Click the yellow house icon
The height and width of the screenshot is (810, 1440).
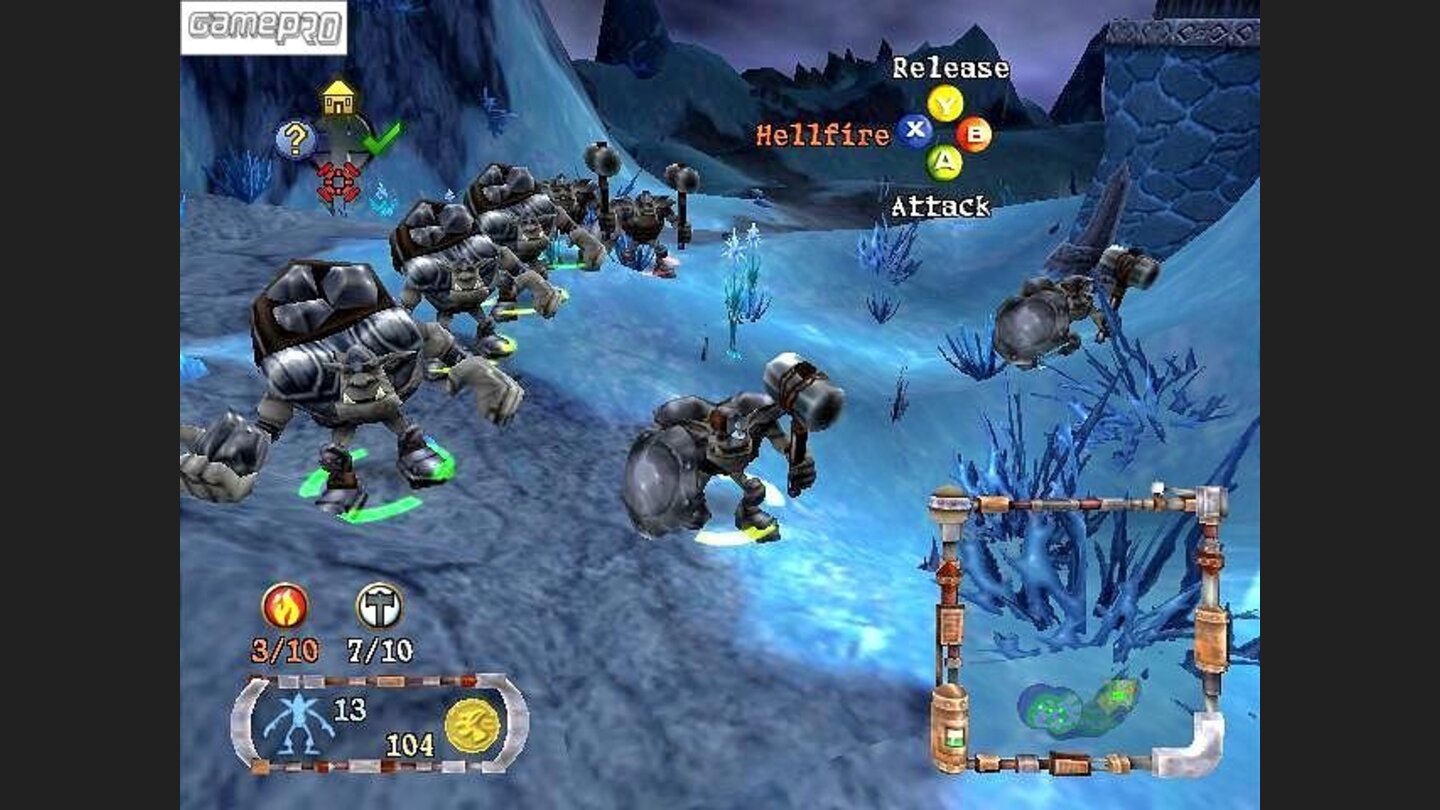(x=339, y=98)
